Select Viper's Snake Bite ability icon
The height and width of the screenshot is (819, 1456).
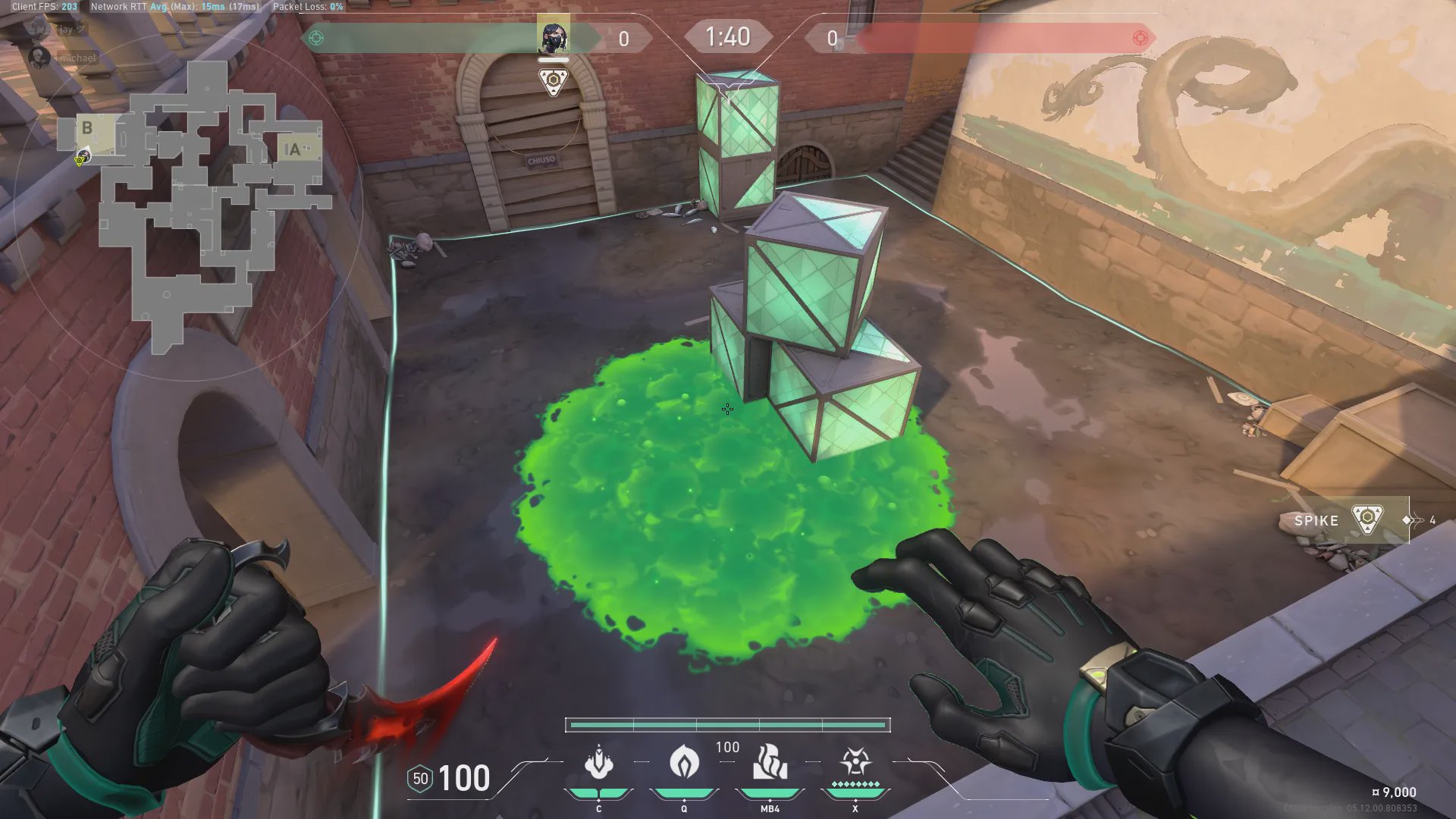(598, 762)
